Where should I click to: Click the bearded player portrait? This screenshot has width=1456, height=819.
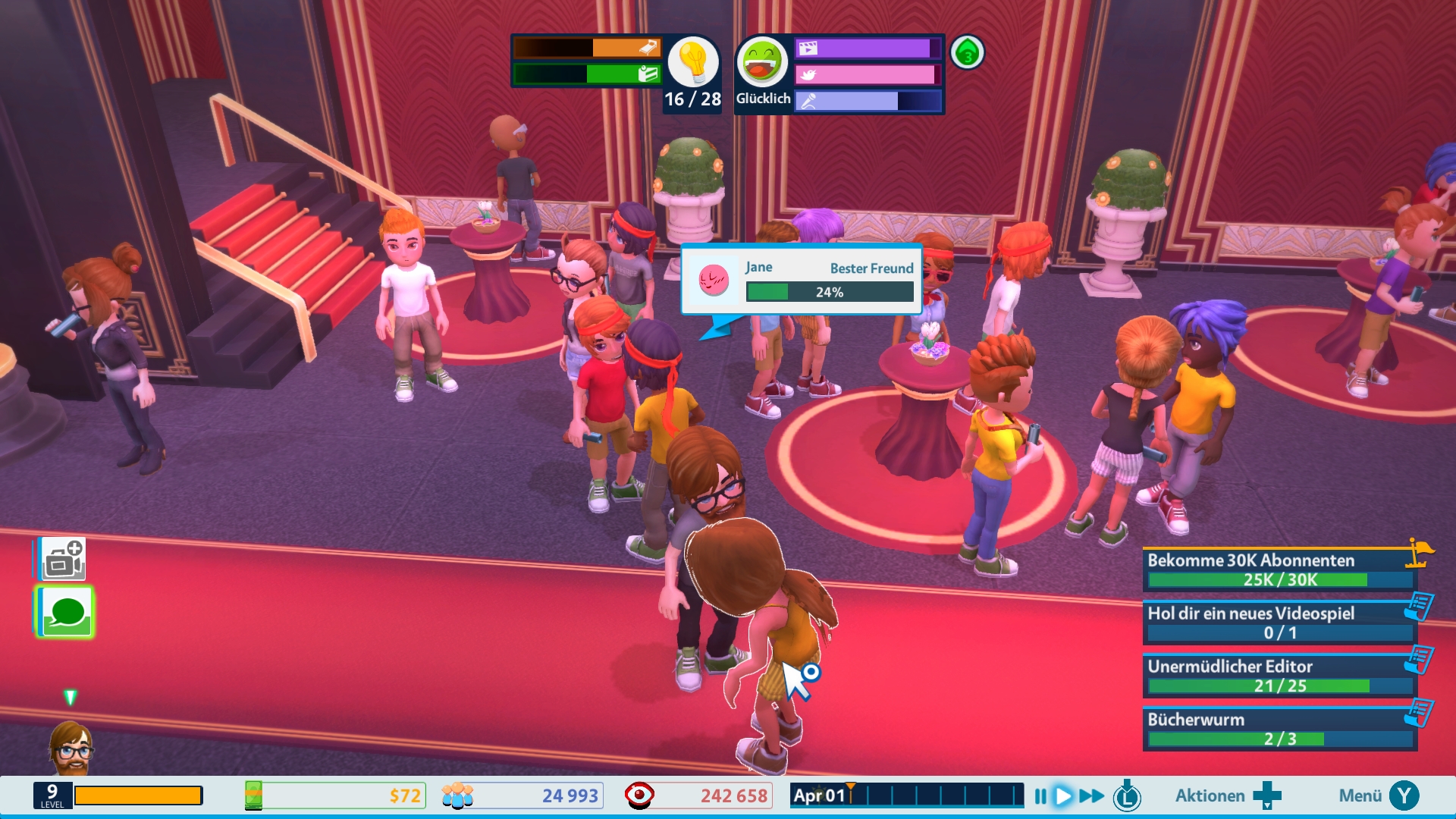[x=71, y=747]
